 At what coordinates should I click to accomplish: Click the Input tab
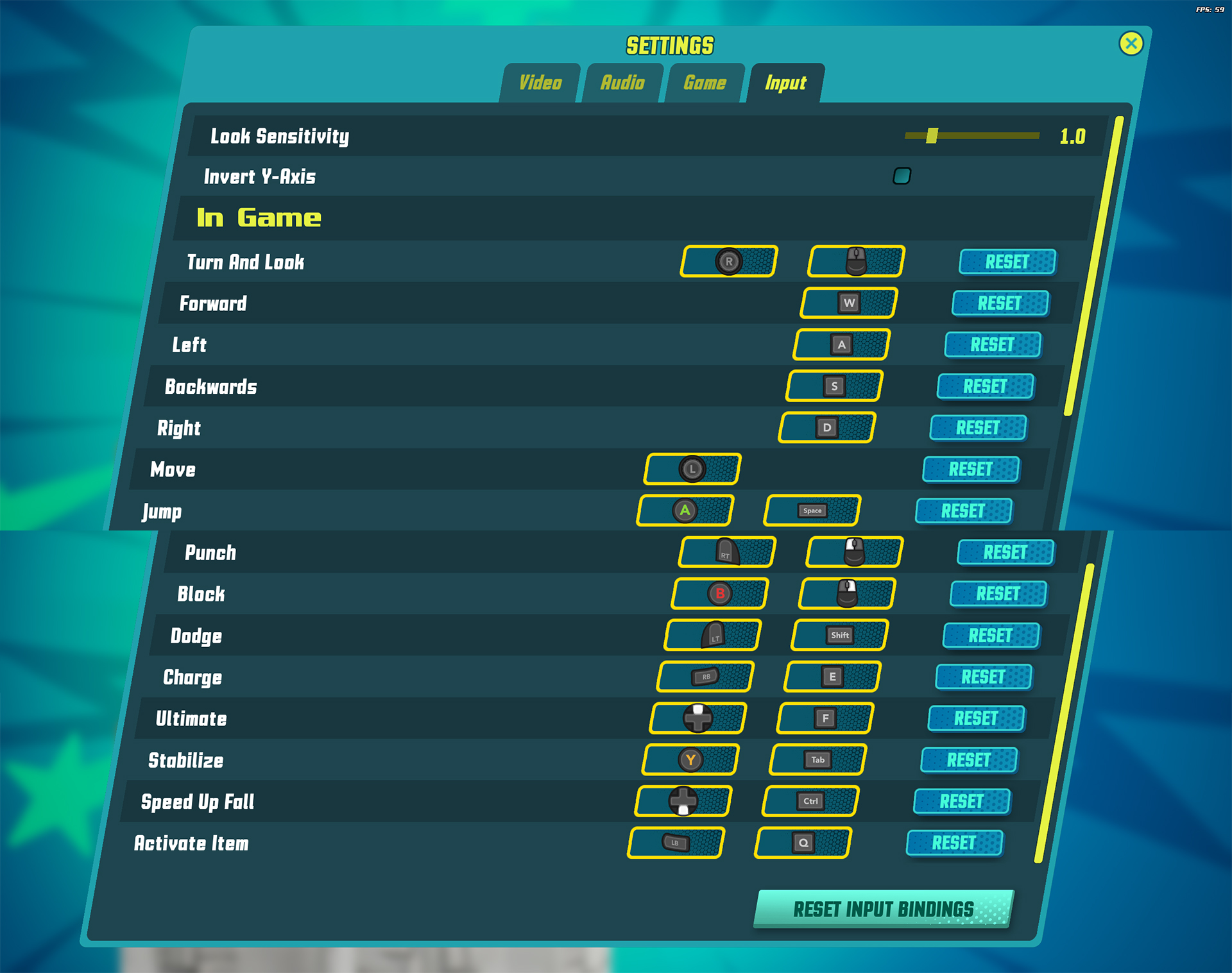click(785, 83)
